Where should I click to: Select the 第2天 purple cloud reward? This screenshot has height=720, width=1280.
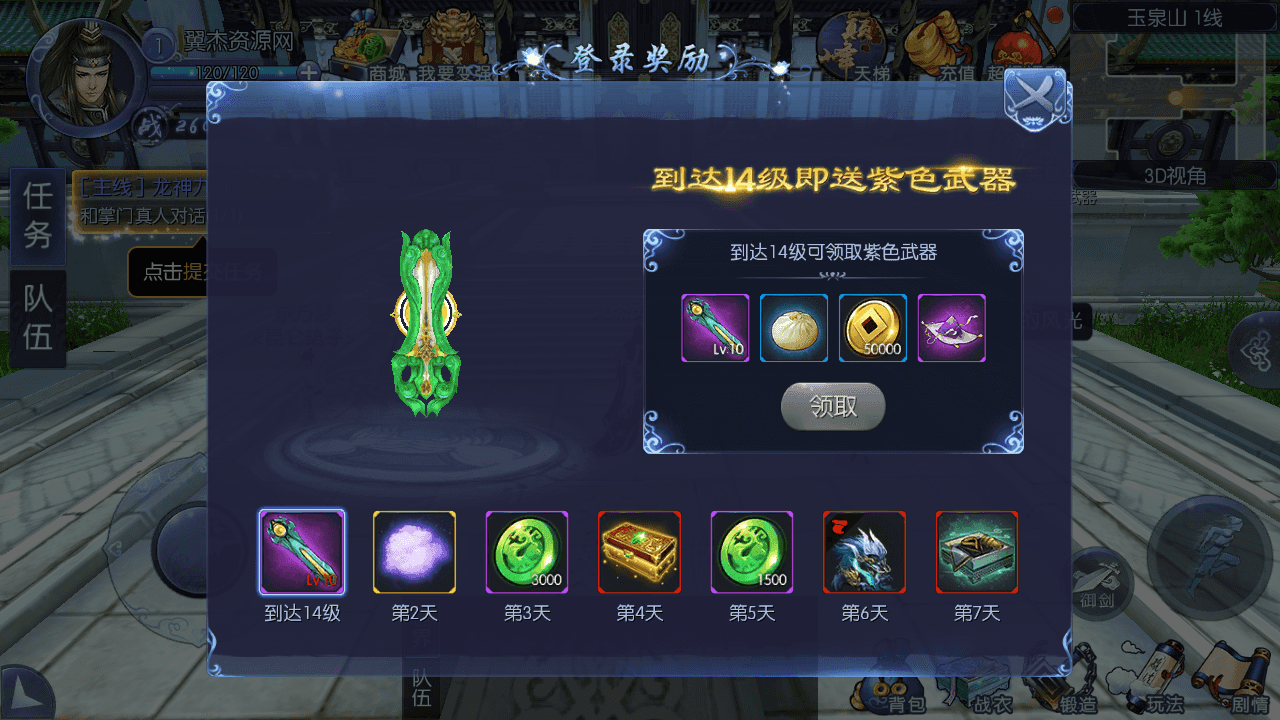pos(414,552)
